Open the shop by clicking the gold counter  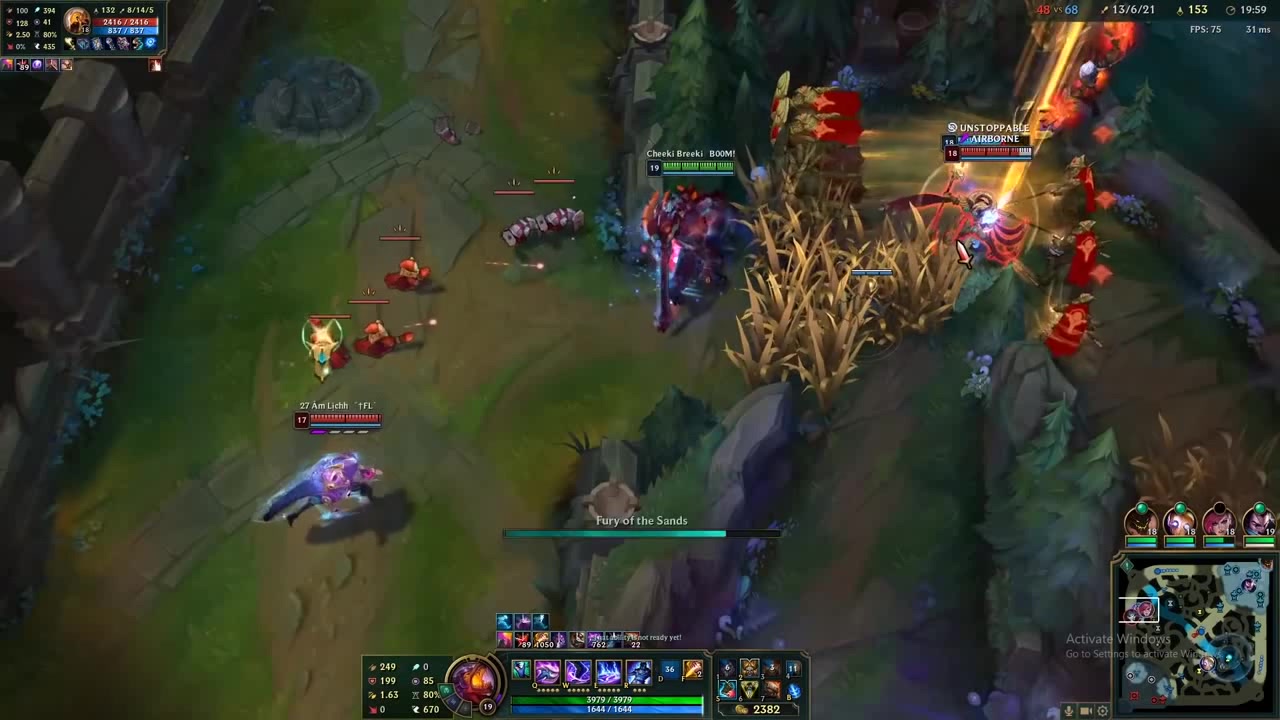coord(766,707)
